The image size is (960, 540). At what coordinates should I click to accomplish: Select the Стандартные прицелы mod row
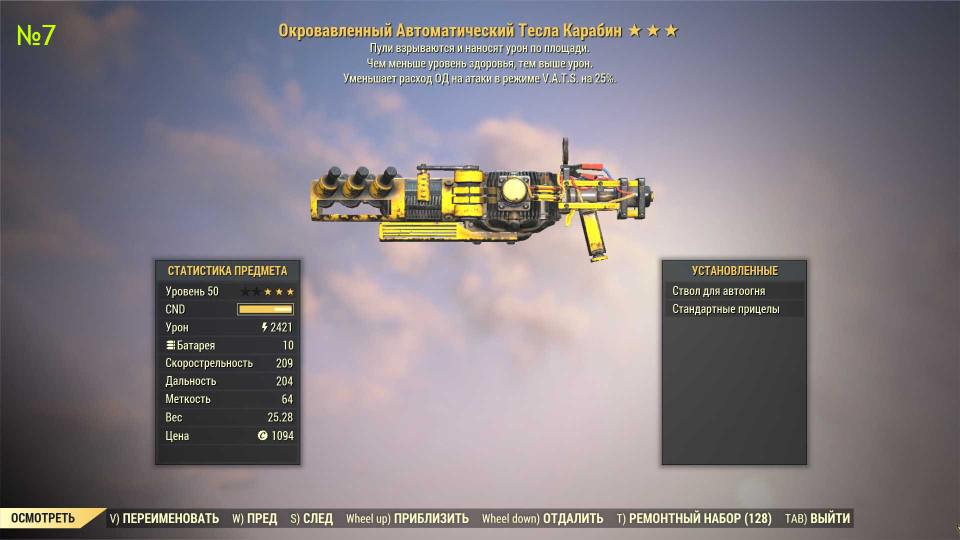click(734, 310)
